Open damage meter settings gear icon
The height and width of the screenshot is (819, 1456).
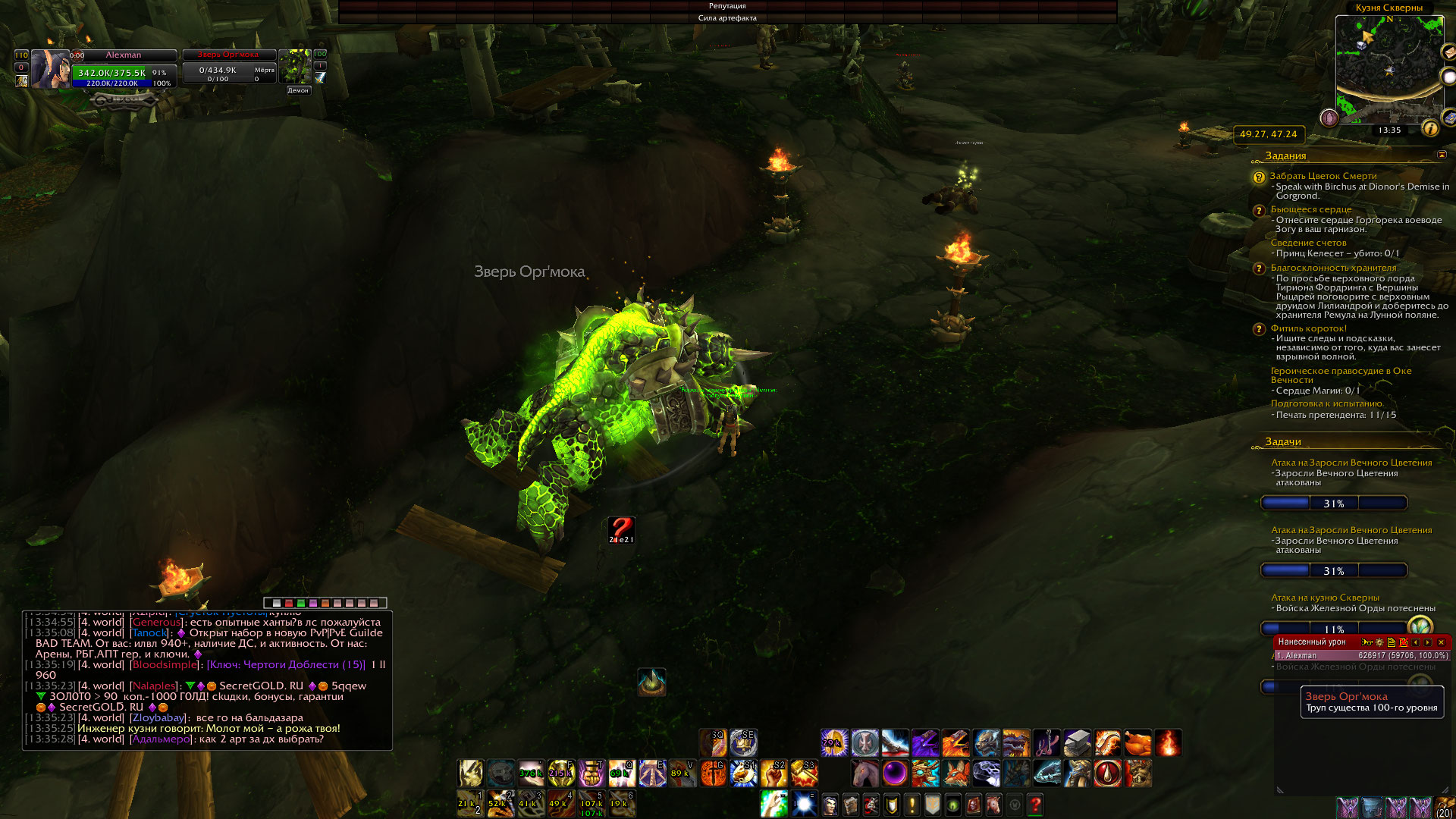click(x=1379, y=642)
